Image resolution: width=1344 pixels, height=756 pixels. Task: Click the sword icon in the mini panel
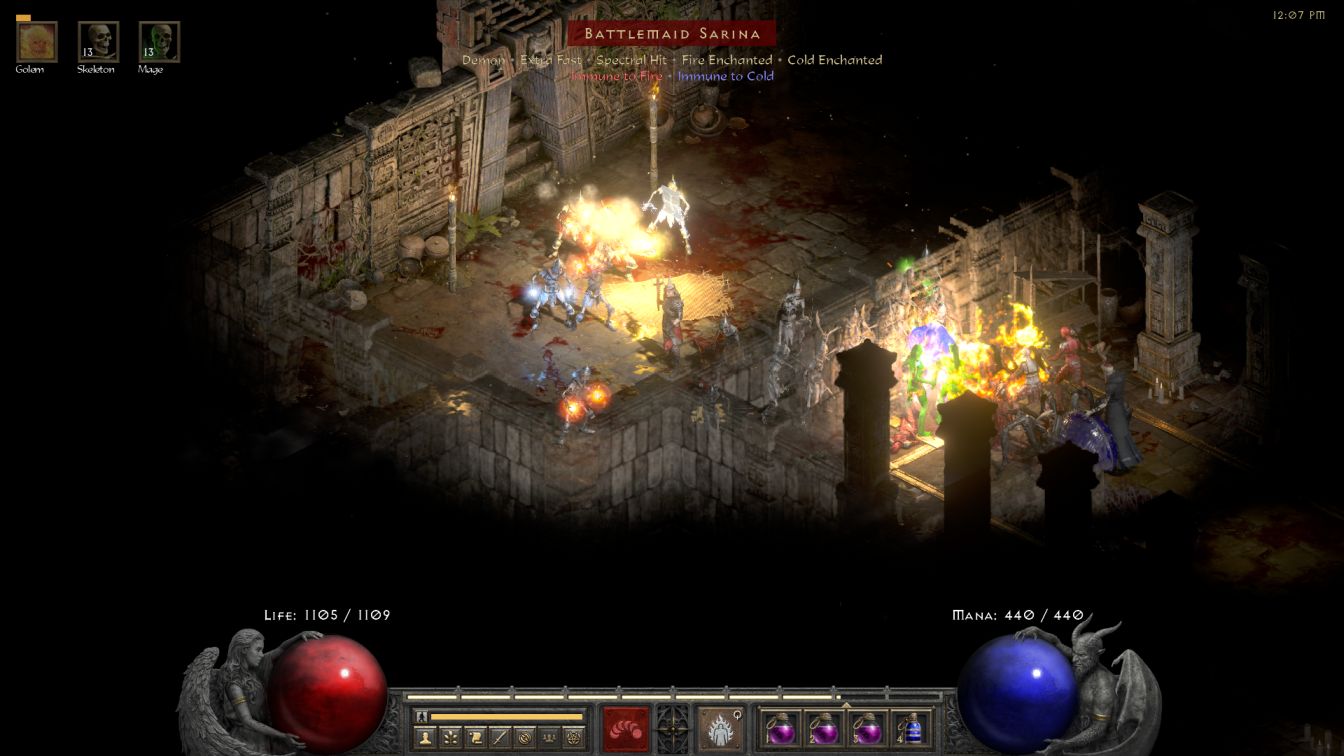point(499,738)
